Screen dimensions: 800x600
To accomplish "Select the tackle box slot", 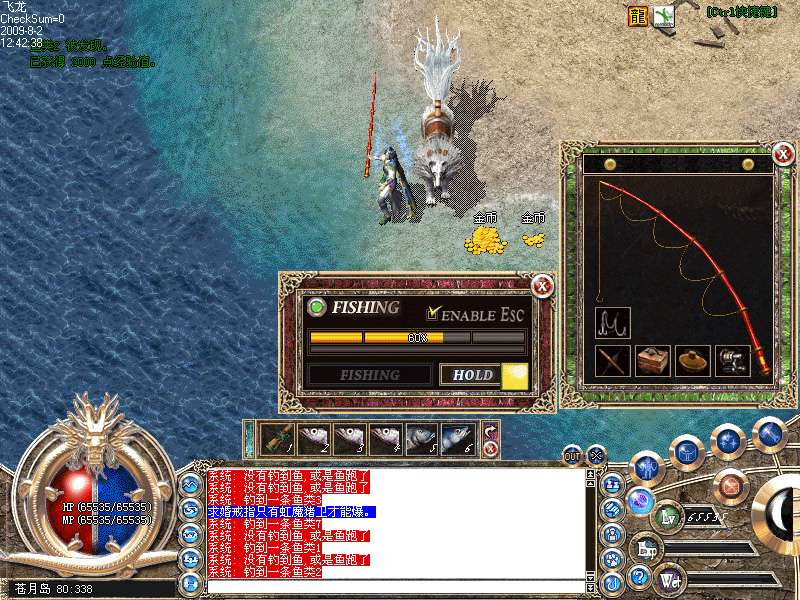I will (x=652, y=361).
